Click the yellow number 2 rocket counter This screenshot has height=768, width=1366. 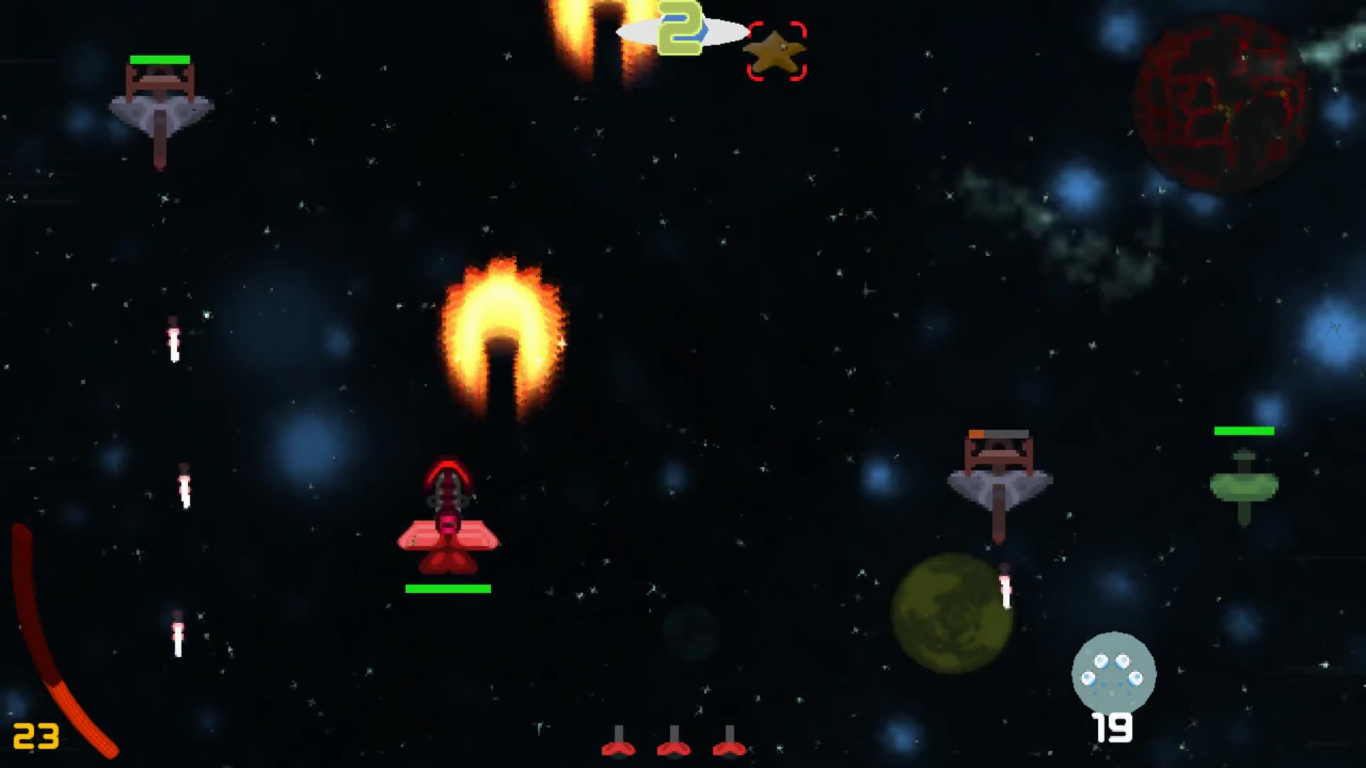coord(679,30)
